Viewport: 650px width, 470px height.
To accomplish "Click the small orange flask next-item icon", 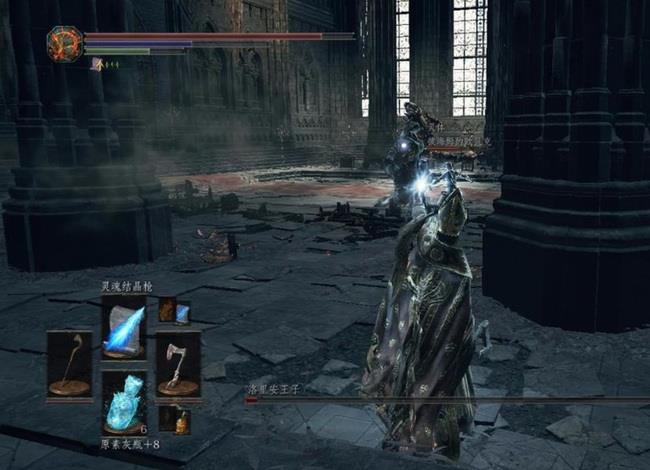I will pyautogui.click(x=181, y=423).
